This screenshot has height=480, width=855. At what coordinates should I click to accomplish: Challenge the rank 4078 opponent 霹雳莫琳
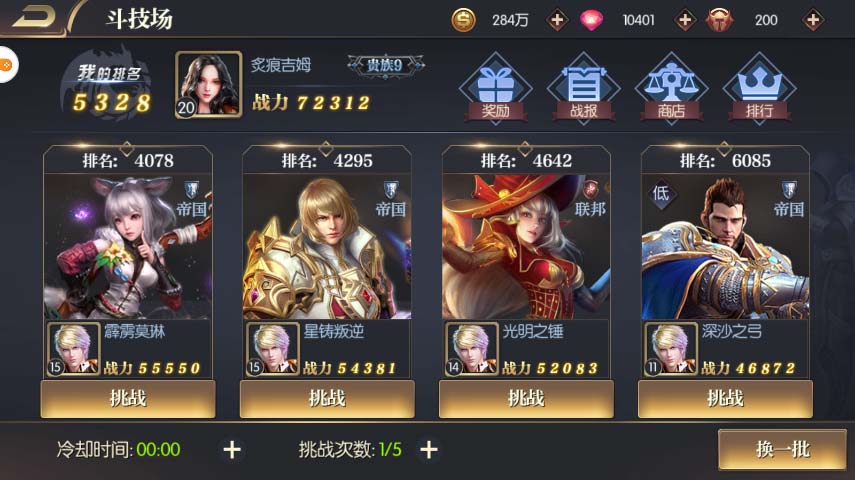tap(128, 398)
